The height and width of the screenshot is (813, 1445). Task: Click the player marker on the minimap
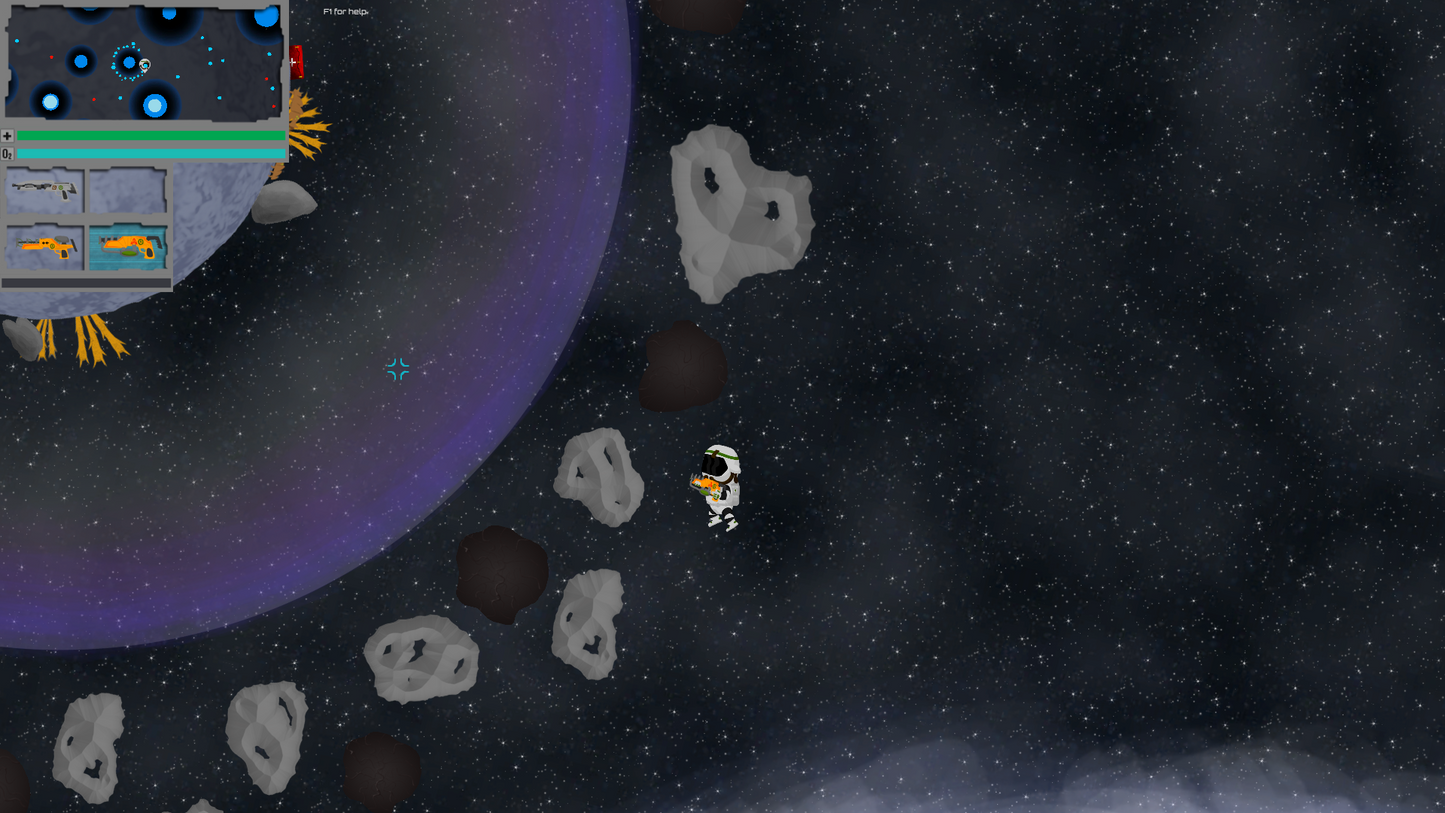point(144,64)
